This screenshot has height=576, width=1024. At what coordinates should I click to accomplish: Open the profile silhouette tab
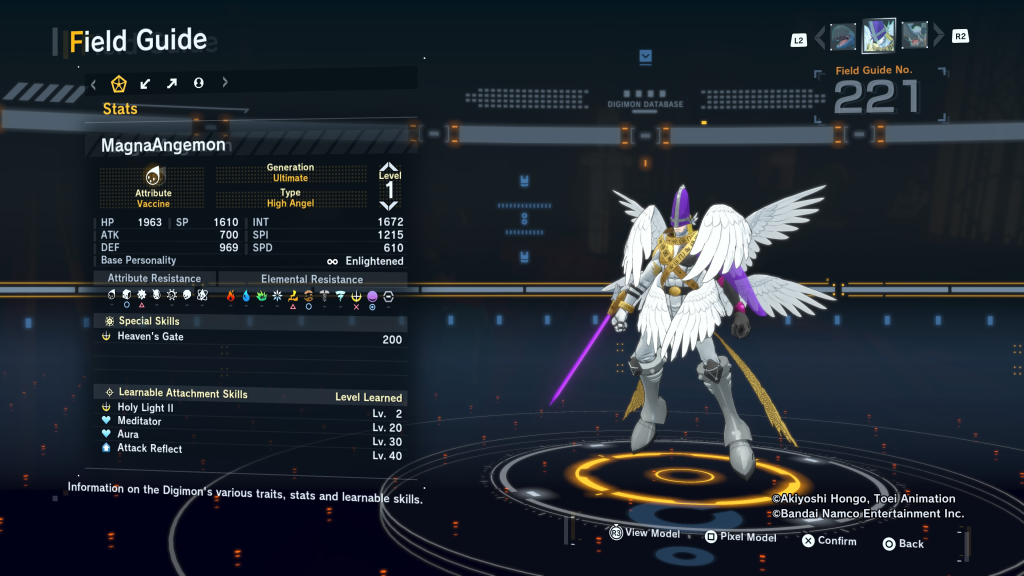[x=199, y=83]
